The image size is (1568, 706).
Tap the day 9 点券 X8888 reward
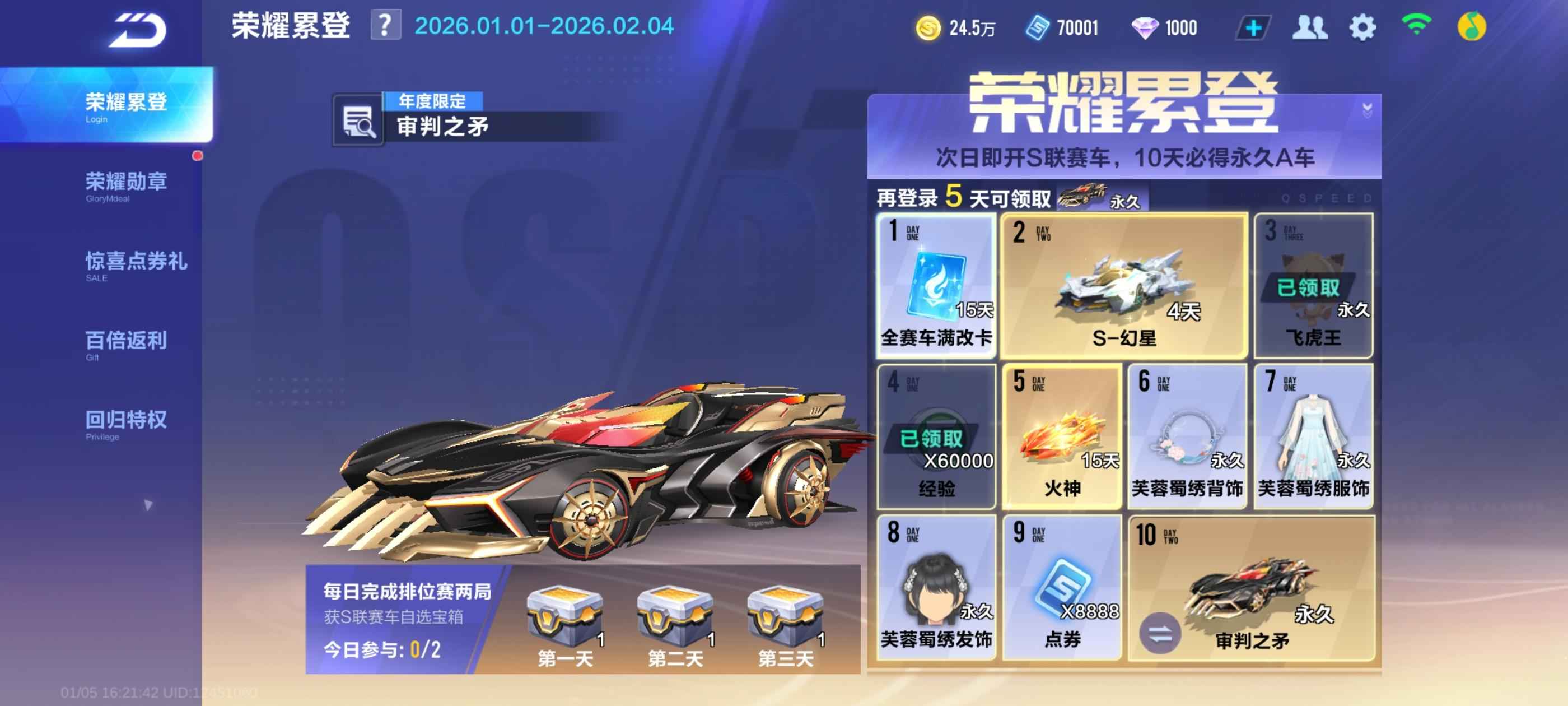[x=1062, y=587]
